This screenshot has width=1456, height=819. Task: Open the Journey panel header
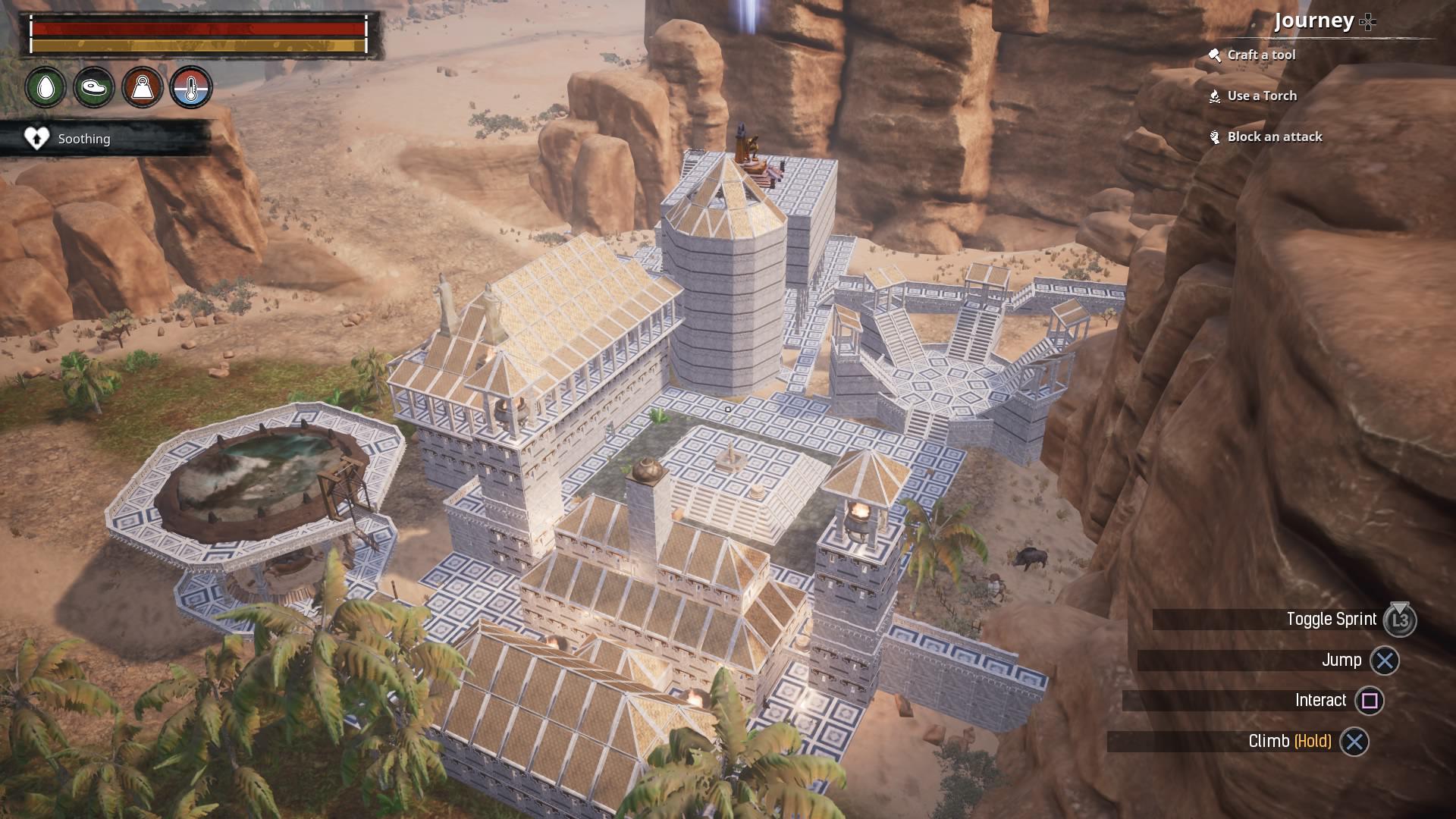(x=1314, y=22)
